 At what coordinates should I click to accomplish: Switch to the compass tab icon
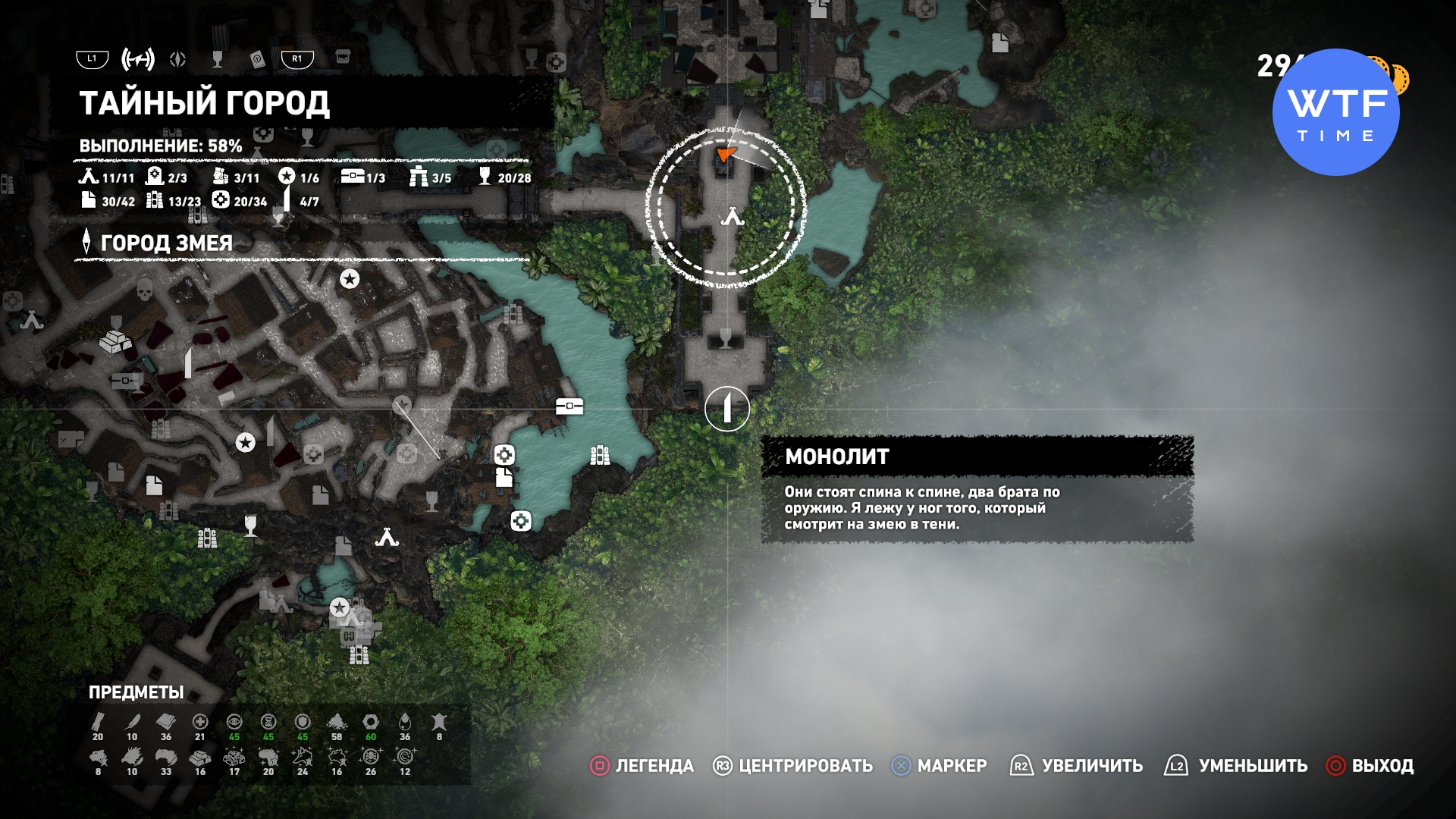pyautogui.click(x=178, y=59)
